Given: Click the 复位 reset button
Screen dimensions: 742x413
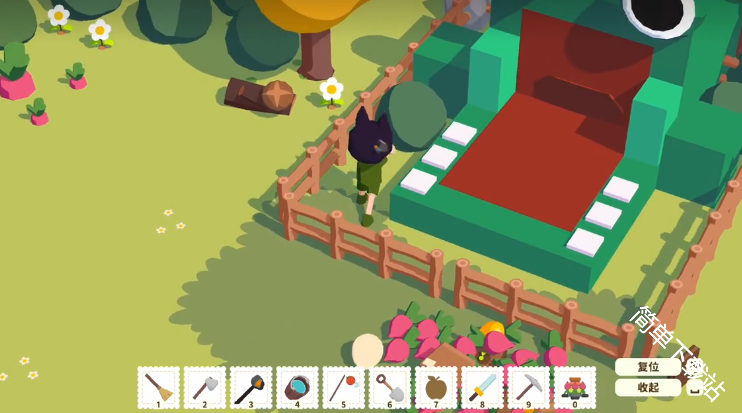Looking at the screenshot, I should (x=647, y=367).
